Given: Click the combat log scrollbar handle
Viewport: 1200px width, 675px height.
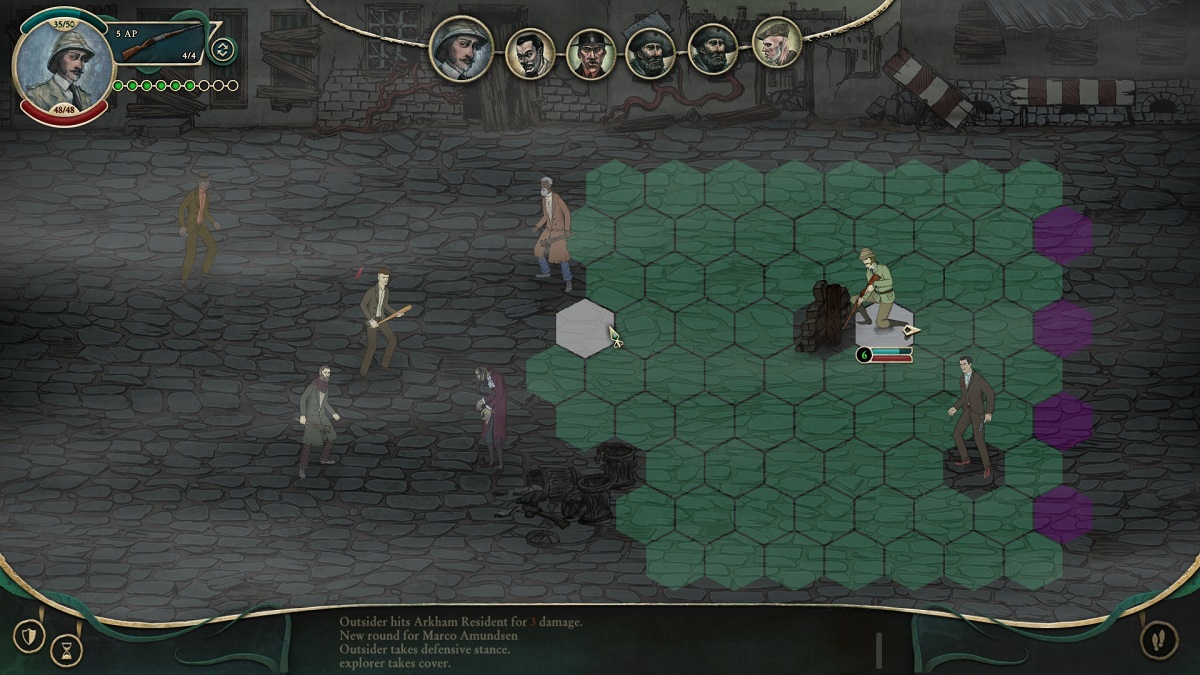Looking at the screenshot, I should coord(879,650).
